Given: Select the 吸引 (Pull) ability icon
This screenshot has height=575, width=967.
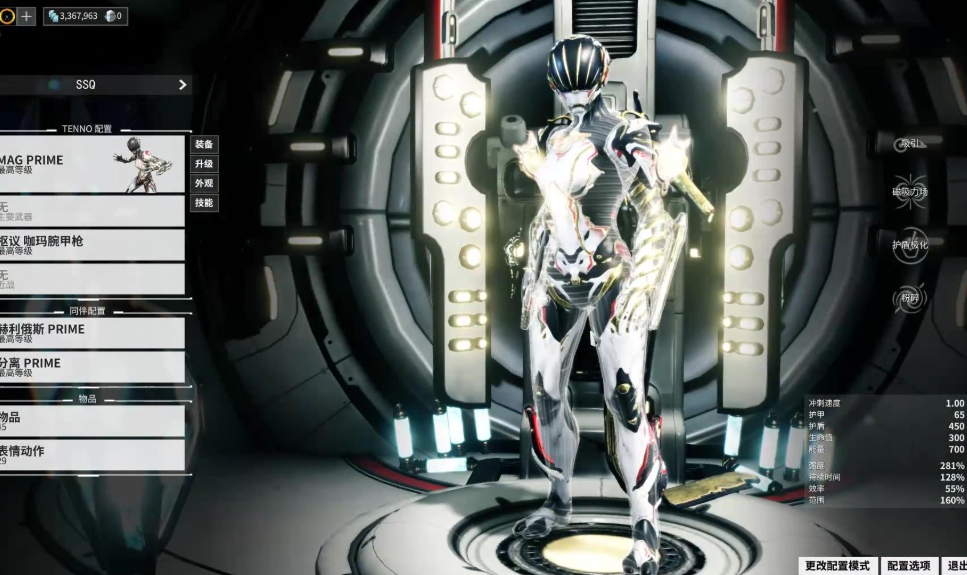Looking at the screenshot, I should (910, 144).
